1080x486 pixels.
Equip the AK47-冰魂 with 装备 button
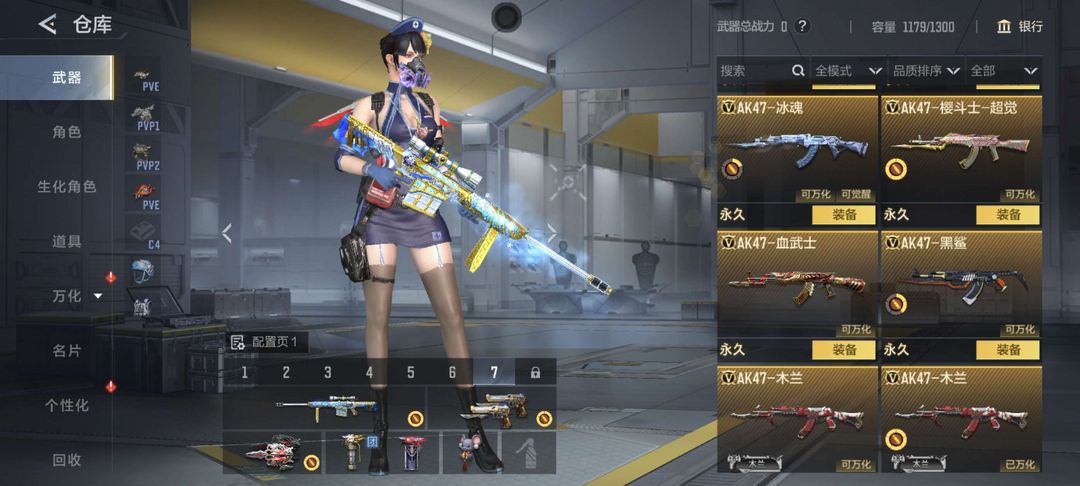[843, 214]
